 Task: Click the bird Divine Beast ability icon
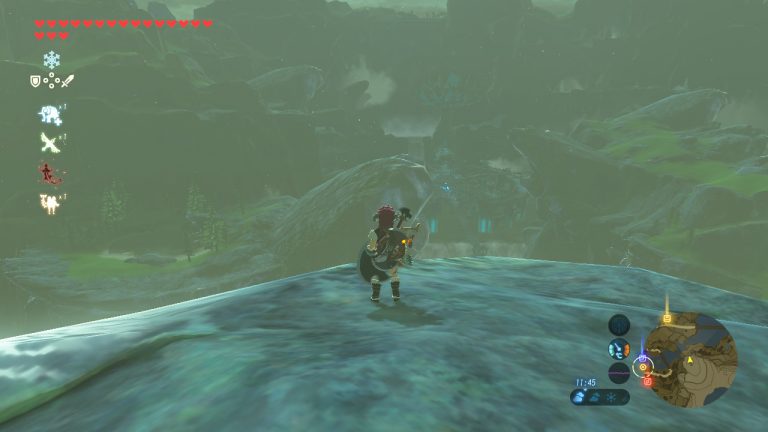48,142
